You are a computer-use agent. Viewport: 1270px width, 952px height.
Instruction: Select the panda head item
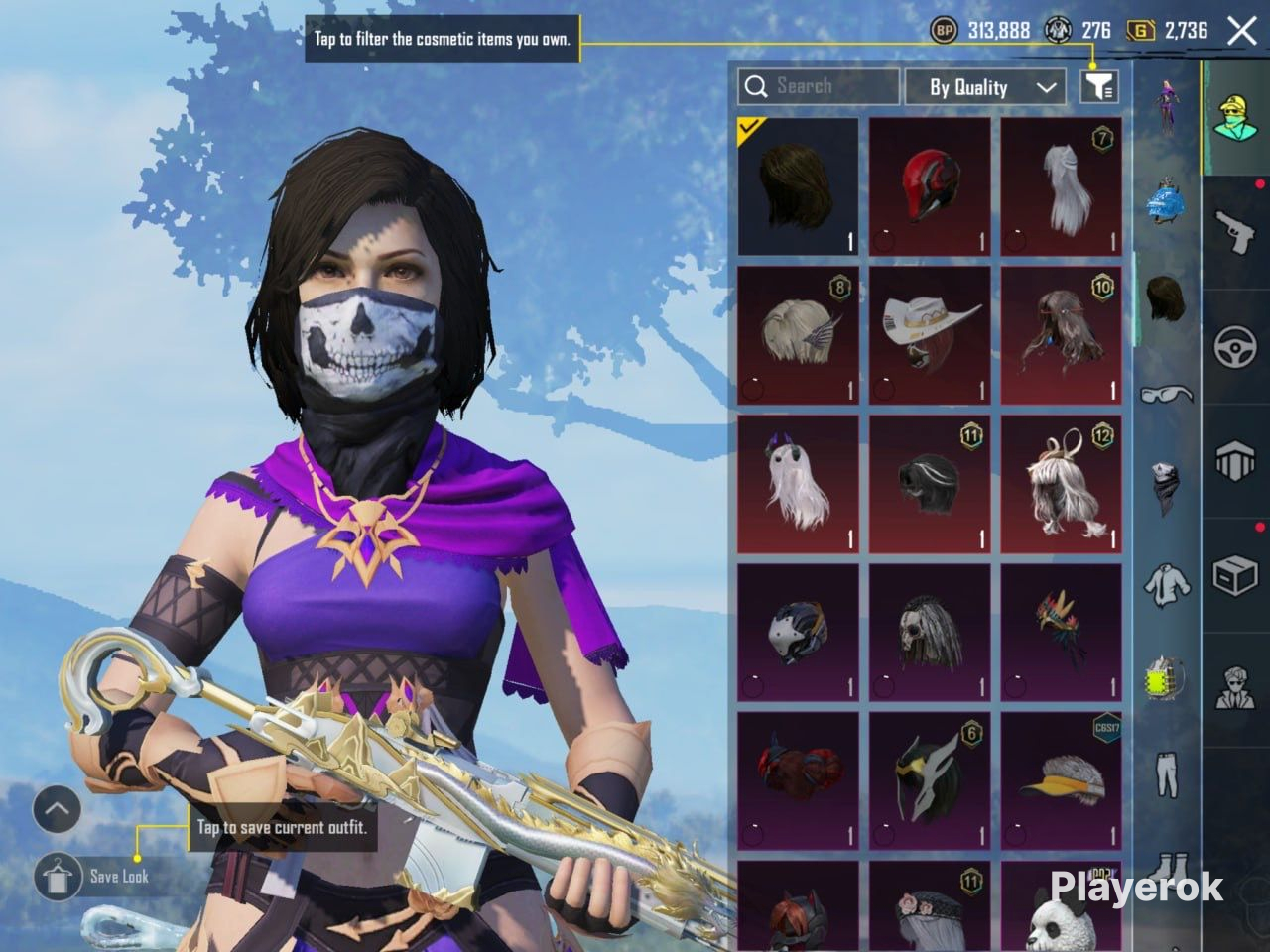click(1061, 912)
